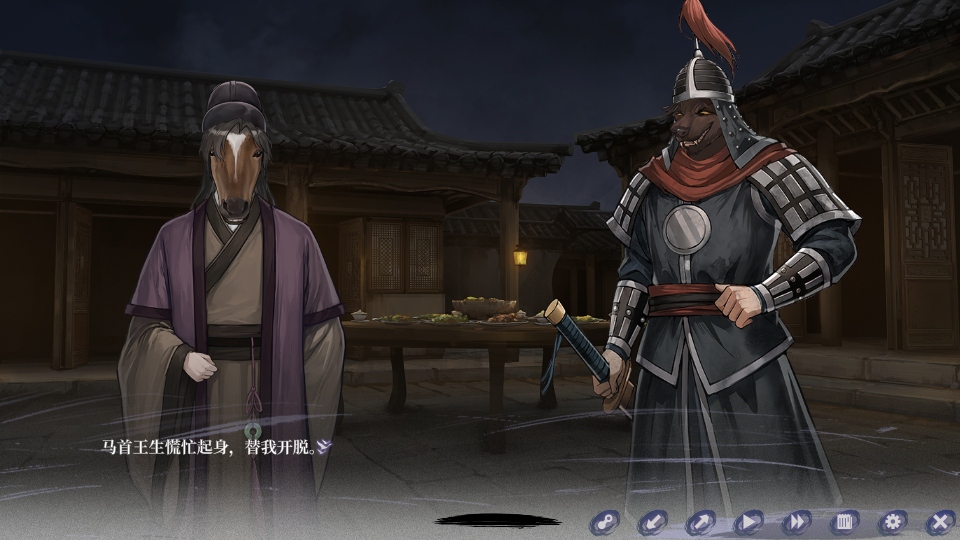960x540 pixels.
Task: Hide the dialogue interface with the X button
Action: click(940, 521)
